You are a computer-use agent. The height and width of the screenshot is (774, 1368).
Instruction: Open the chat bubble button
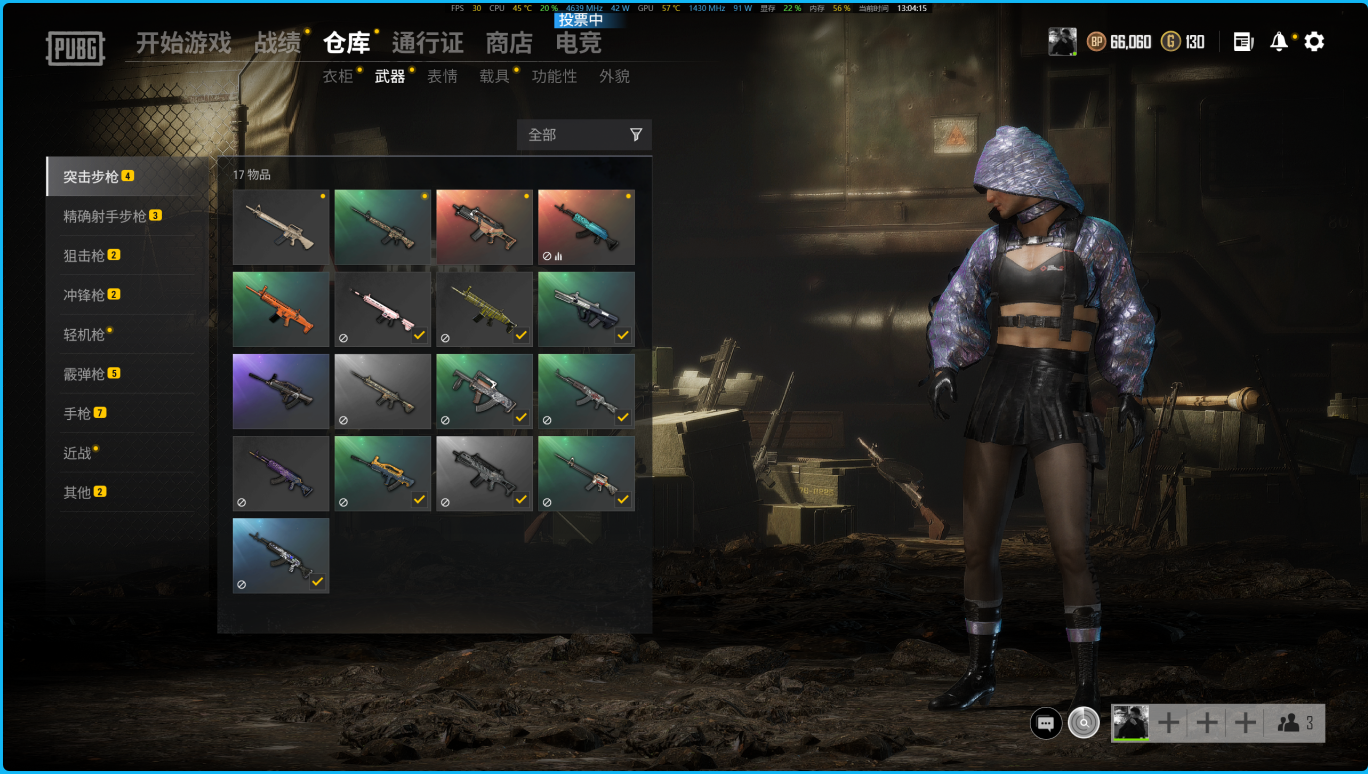(x=1046, y=723)
